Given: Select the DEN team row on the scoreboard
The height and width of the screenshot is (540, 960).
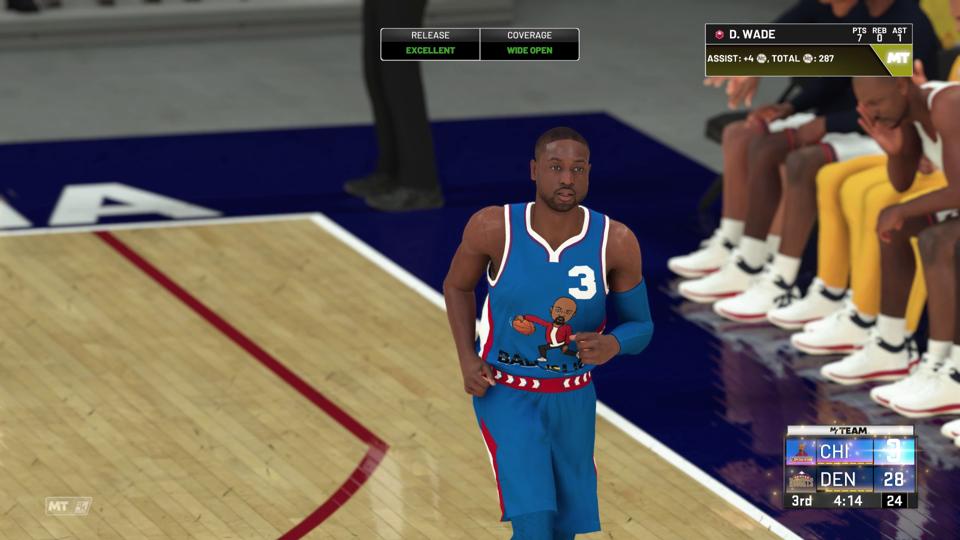Looking at the screenshot, I should [x=850, y=479].
